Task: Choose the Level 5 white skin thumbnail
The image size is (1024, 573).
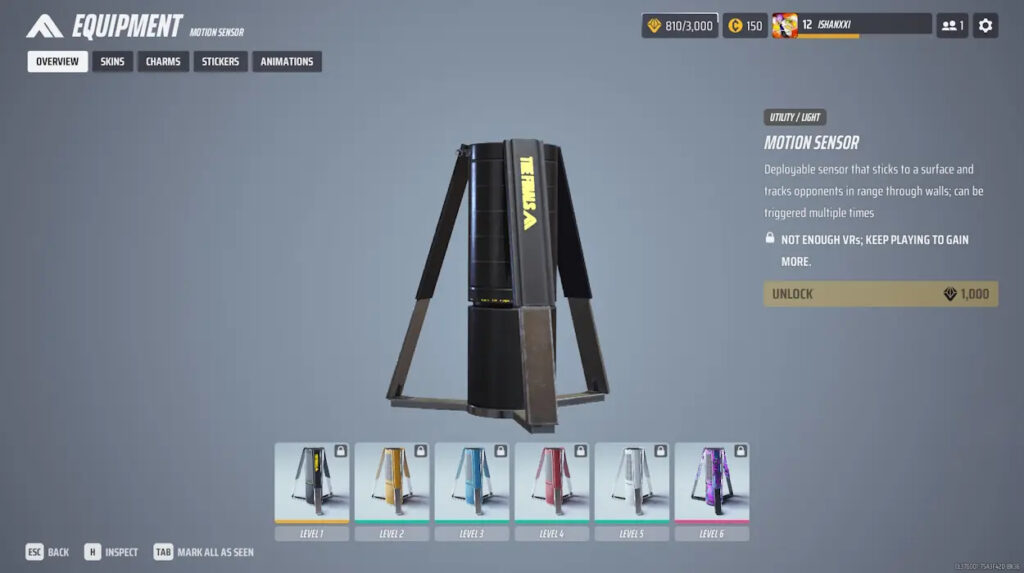Action: click(x=632, y=482)
